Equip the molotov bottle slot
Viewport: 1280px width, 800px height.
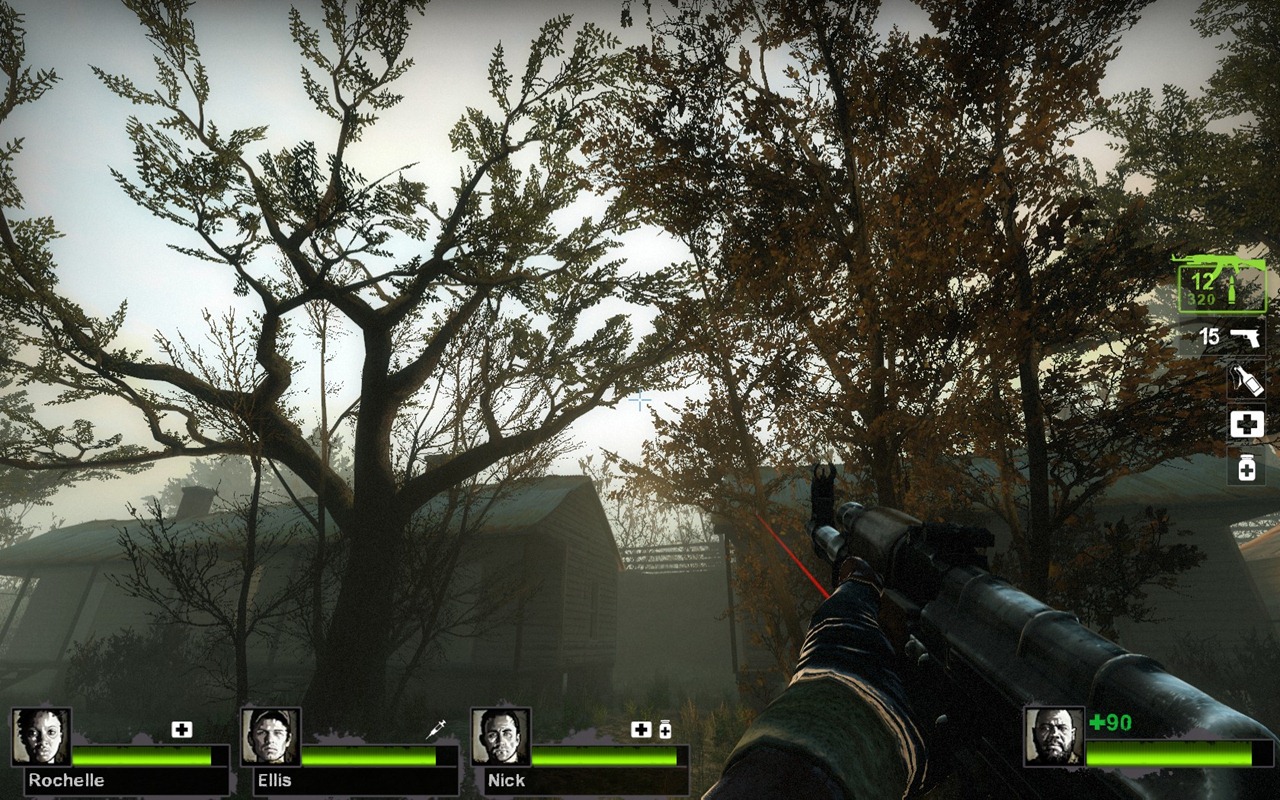(1246, 380)
